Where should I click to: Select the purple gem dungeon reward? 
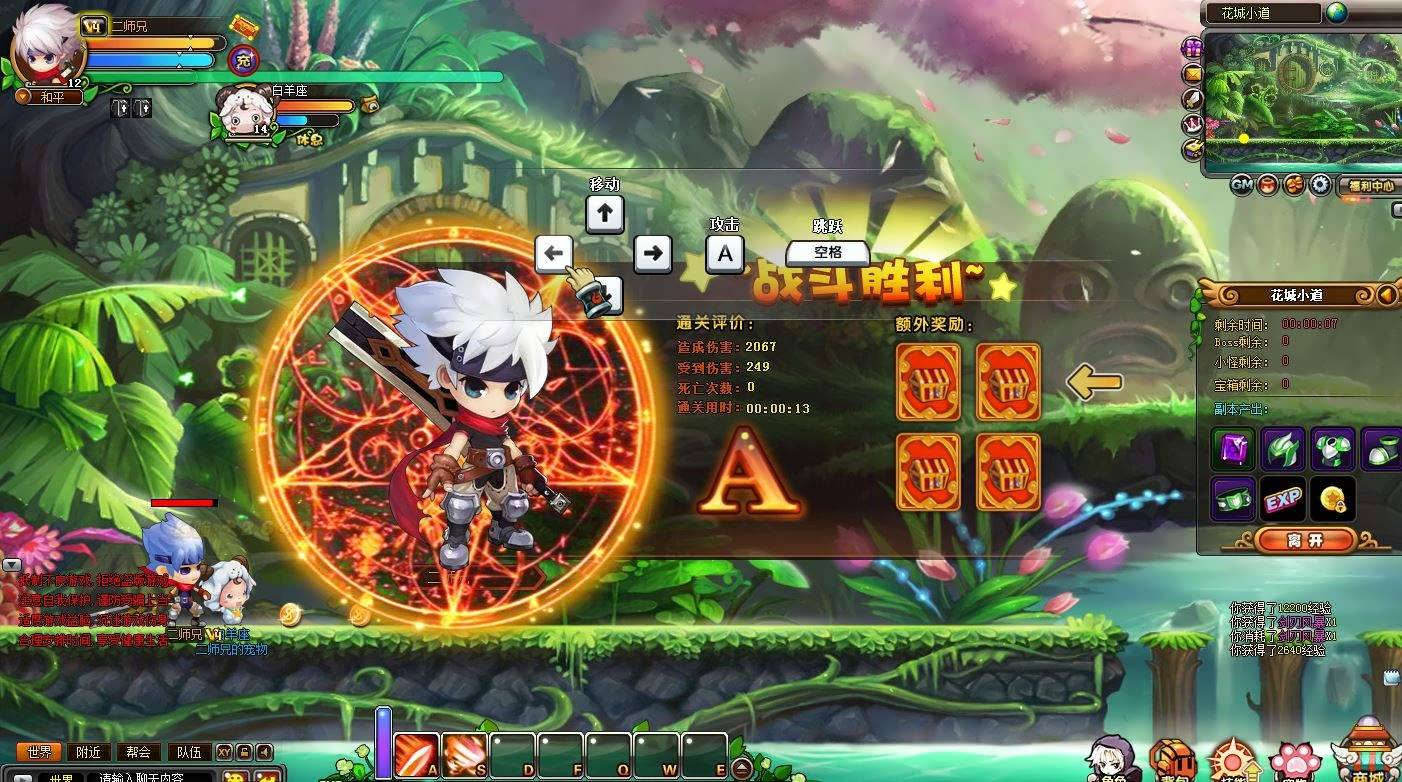(x=1233, y=449)
